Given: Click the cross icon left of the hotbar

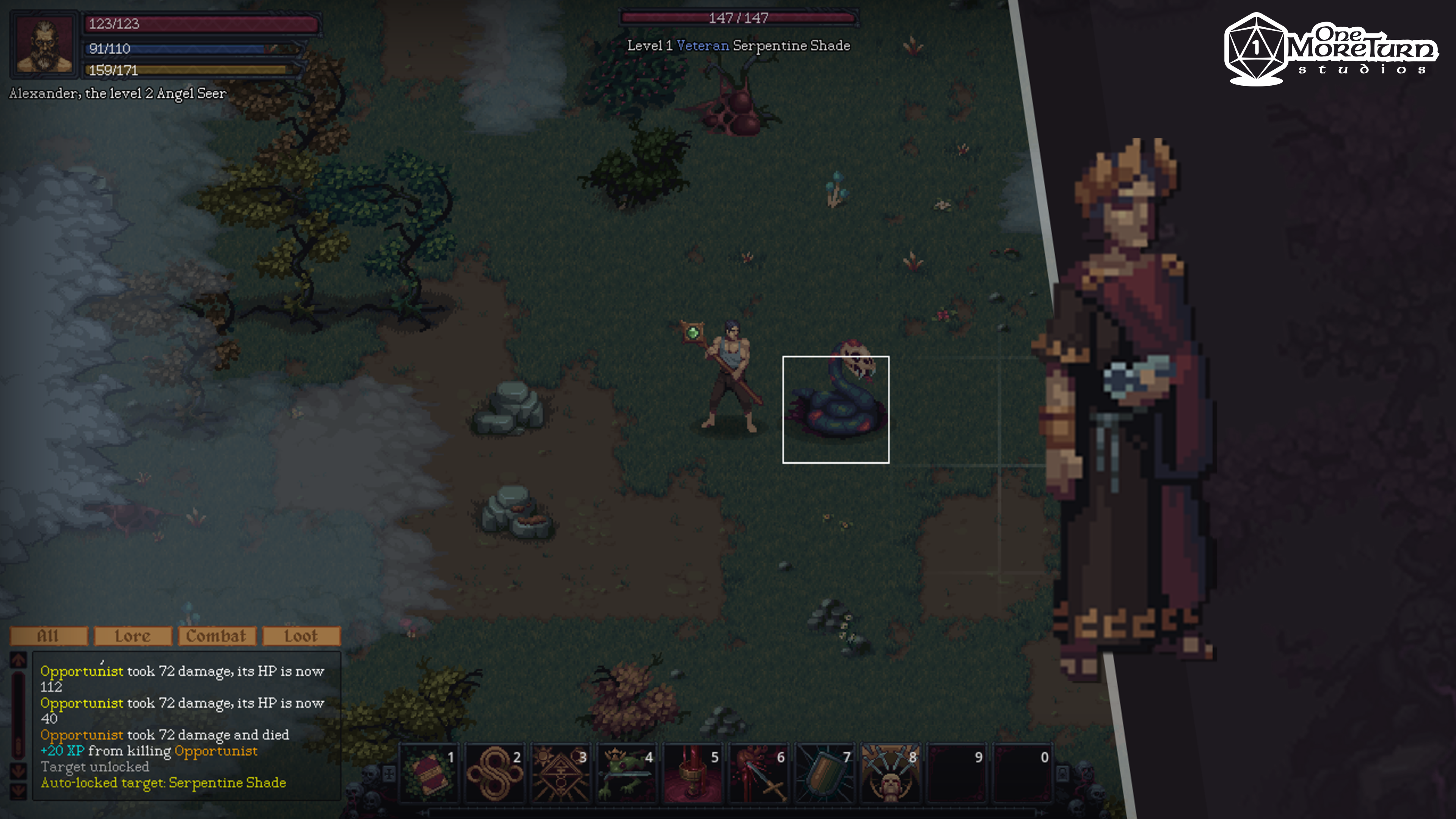Looking at the screenshot, I should (x=389, y=773).
